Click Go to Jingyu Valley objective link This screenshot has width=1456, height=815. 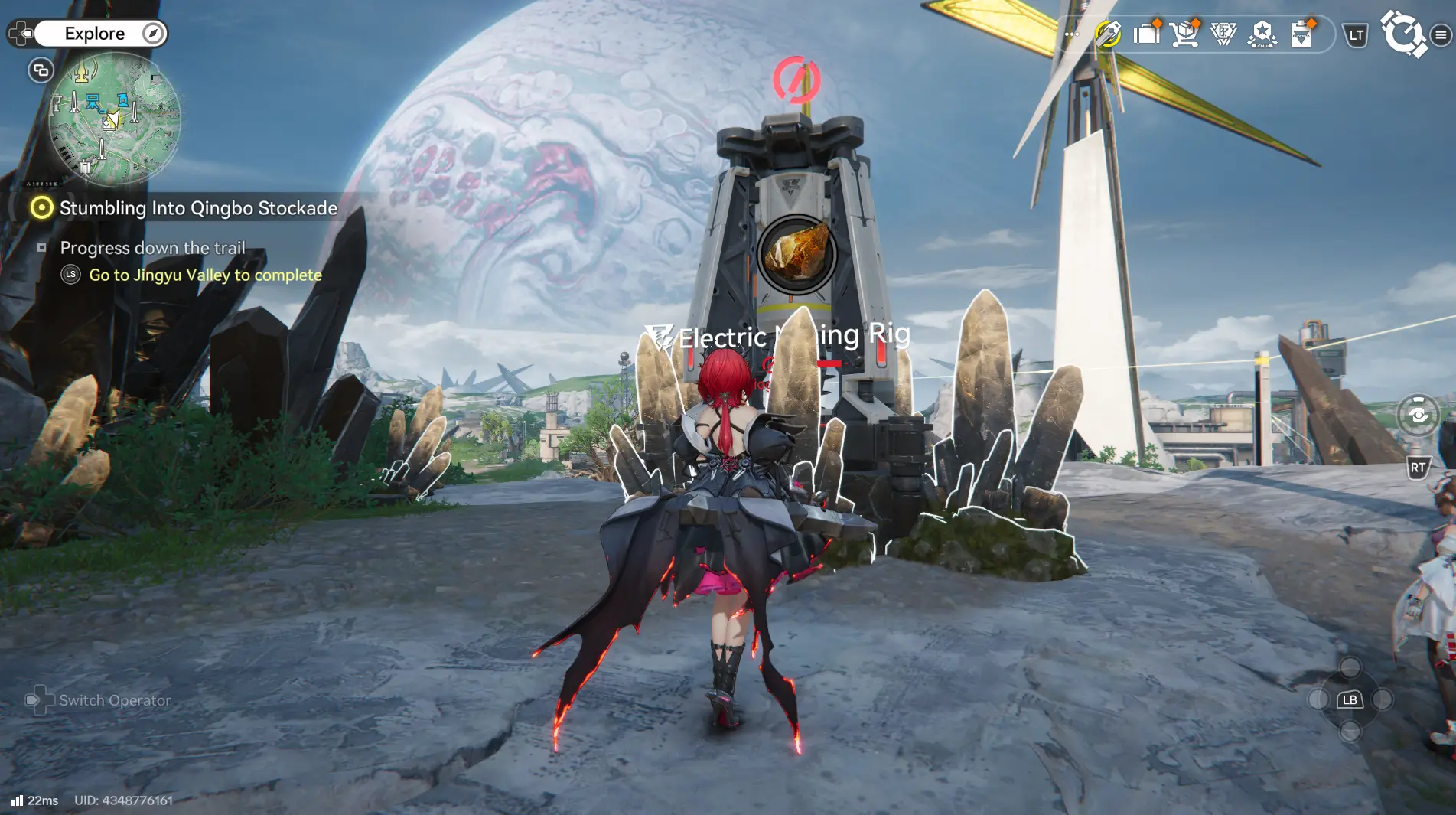coord(204,275)
